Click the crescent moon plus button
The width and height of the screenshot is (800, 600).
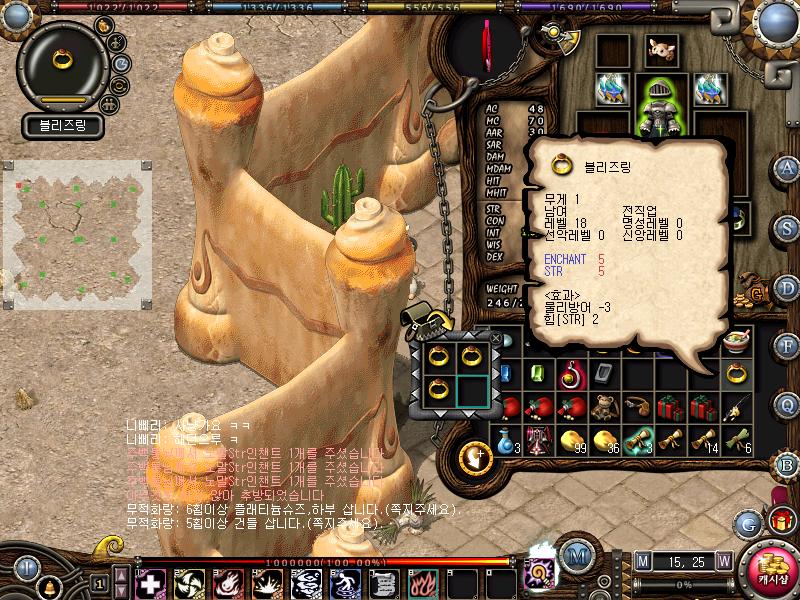click(x=475, y=457)
